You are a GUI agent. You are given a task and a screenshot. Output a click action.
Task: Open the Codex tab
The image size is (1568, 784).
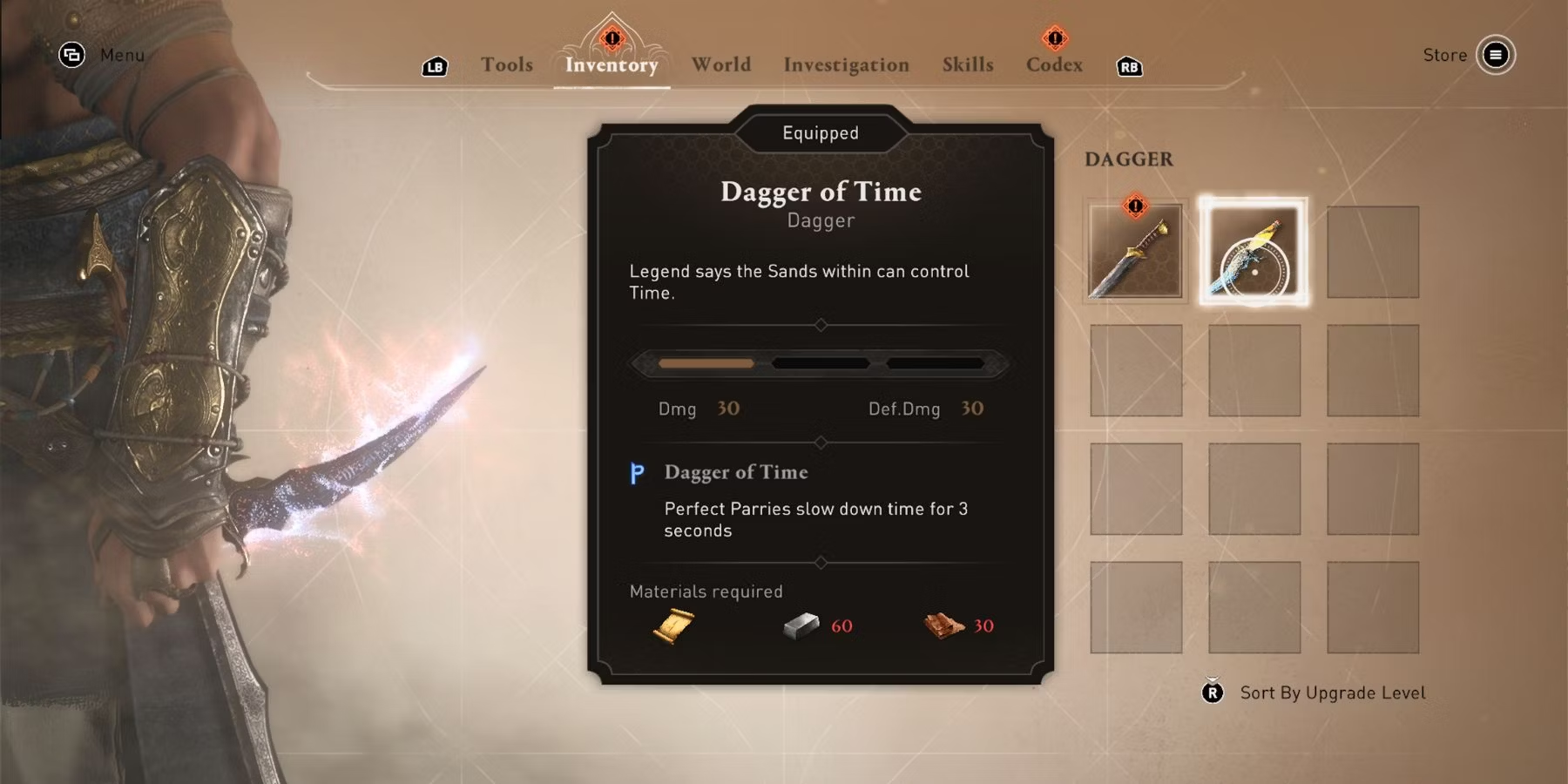1054,64
